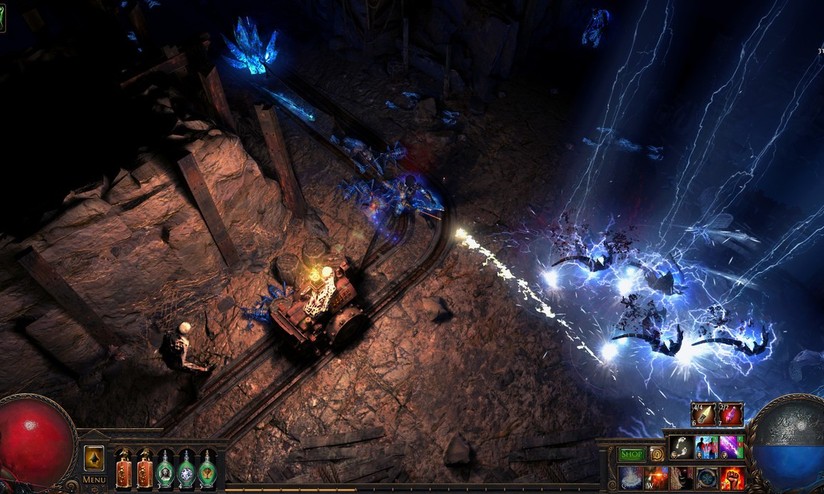Select the footprints skill icon
Image resolution: width=824 pixels, height=494 pixels.
pyautogui.click(x=682, y=447)
